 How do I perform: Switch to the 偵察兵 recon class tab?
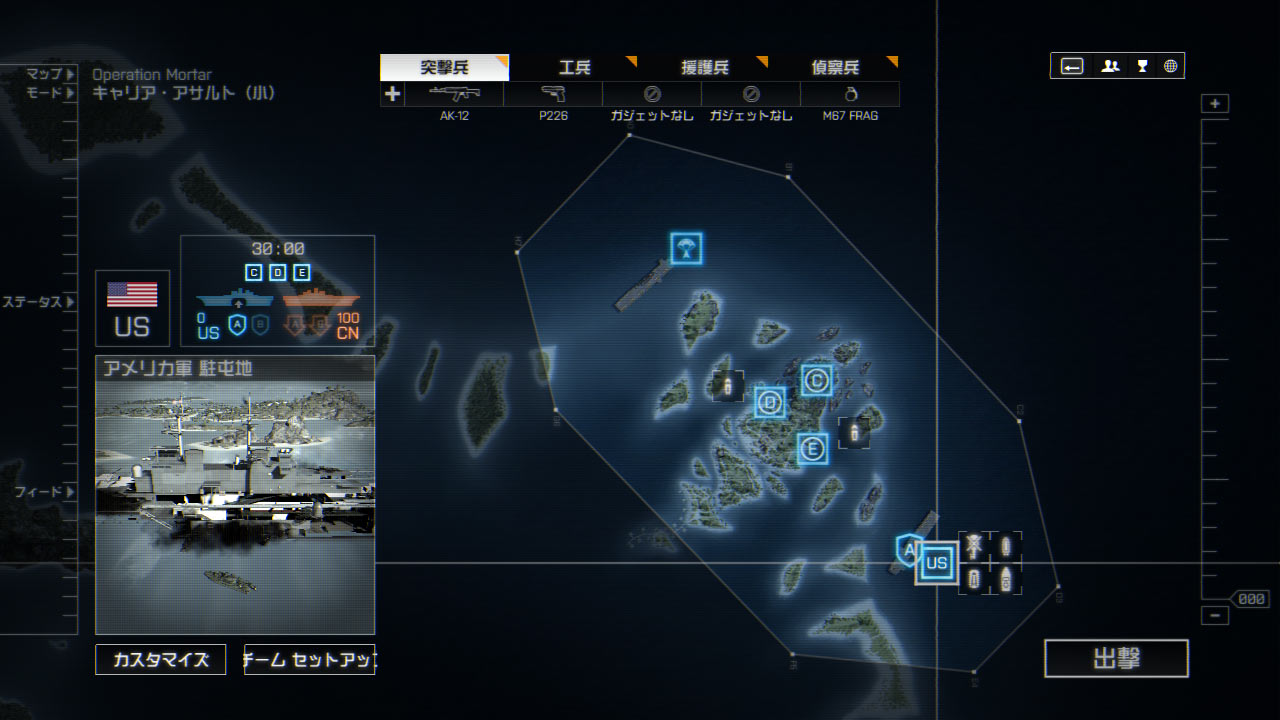tap(835, 68)
